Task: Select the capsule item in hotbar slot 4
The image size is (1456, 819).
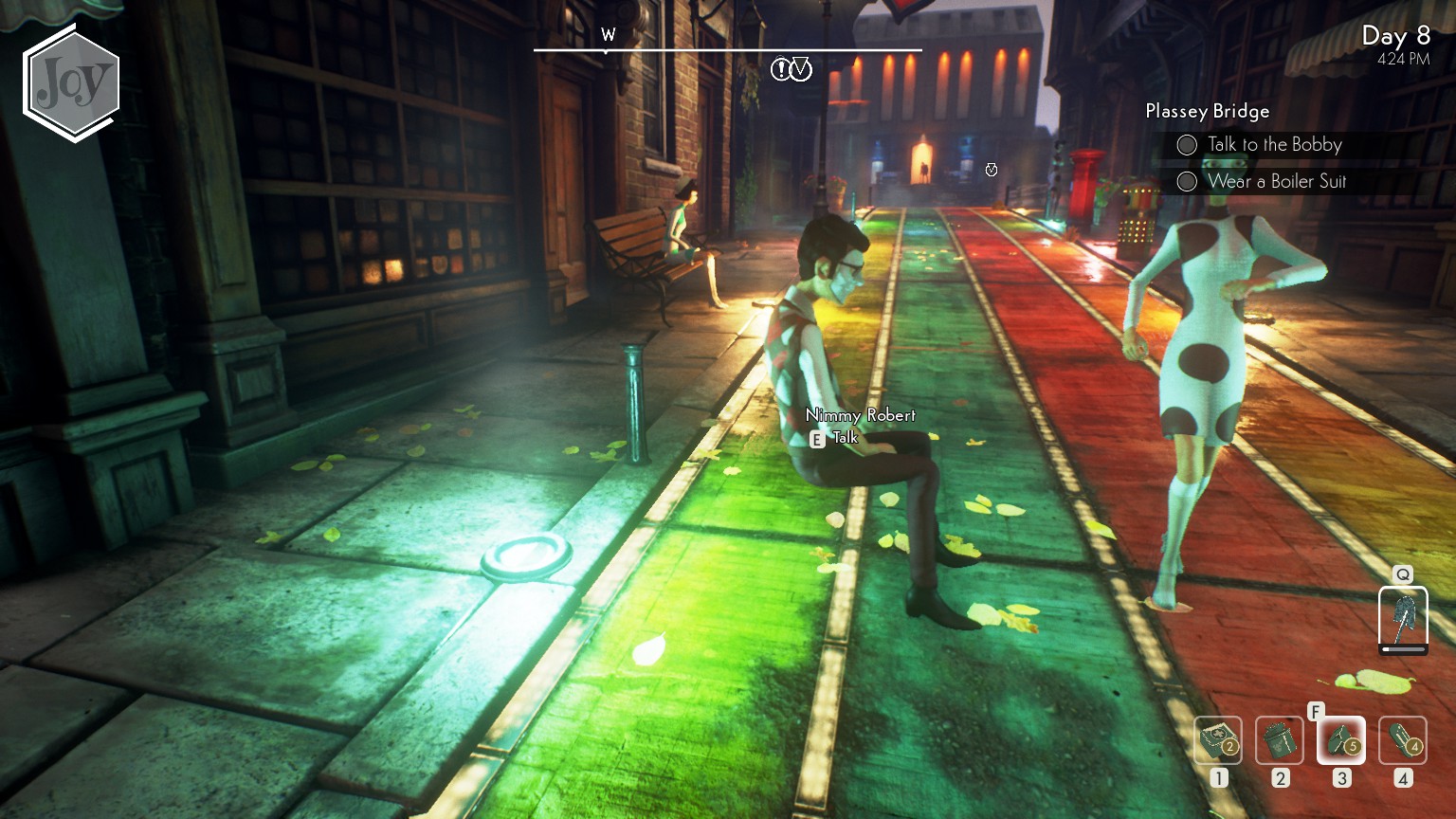Action: (x=1403, y=740)
